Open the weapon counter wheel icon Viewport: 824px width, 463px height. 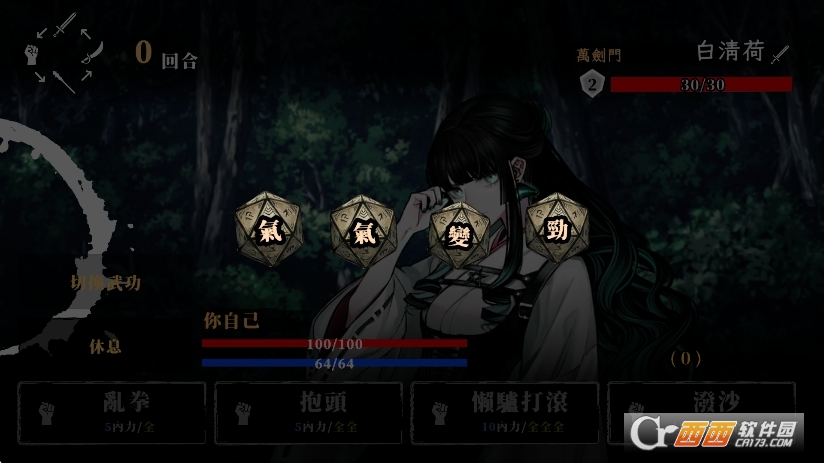coord(64,53)
